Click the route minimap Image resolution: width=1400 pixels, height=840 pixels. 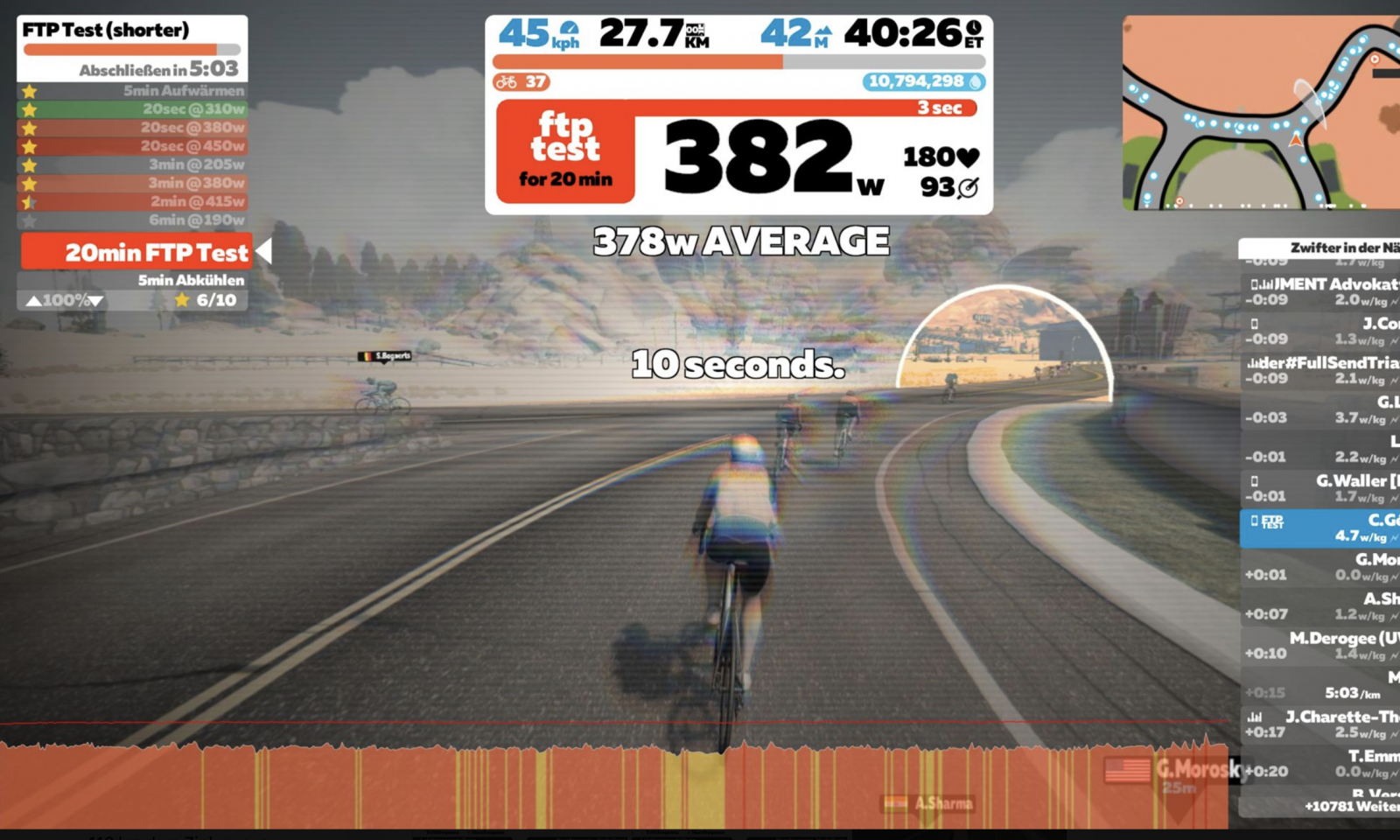pos(1260,112)
